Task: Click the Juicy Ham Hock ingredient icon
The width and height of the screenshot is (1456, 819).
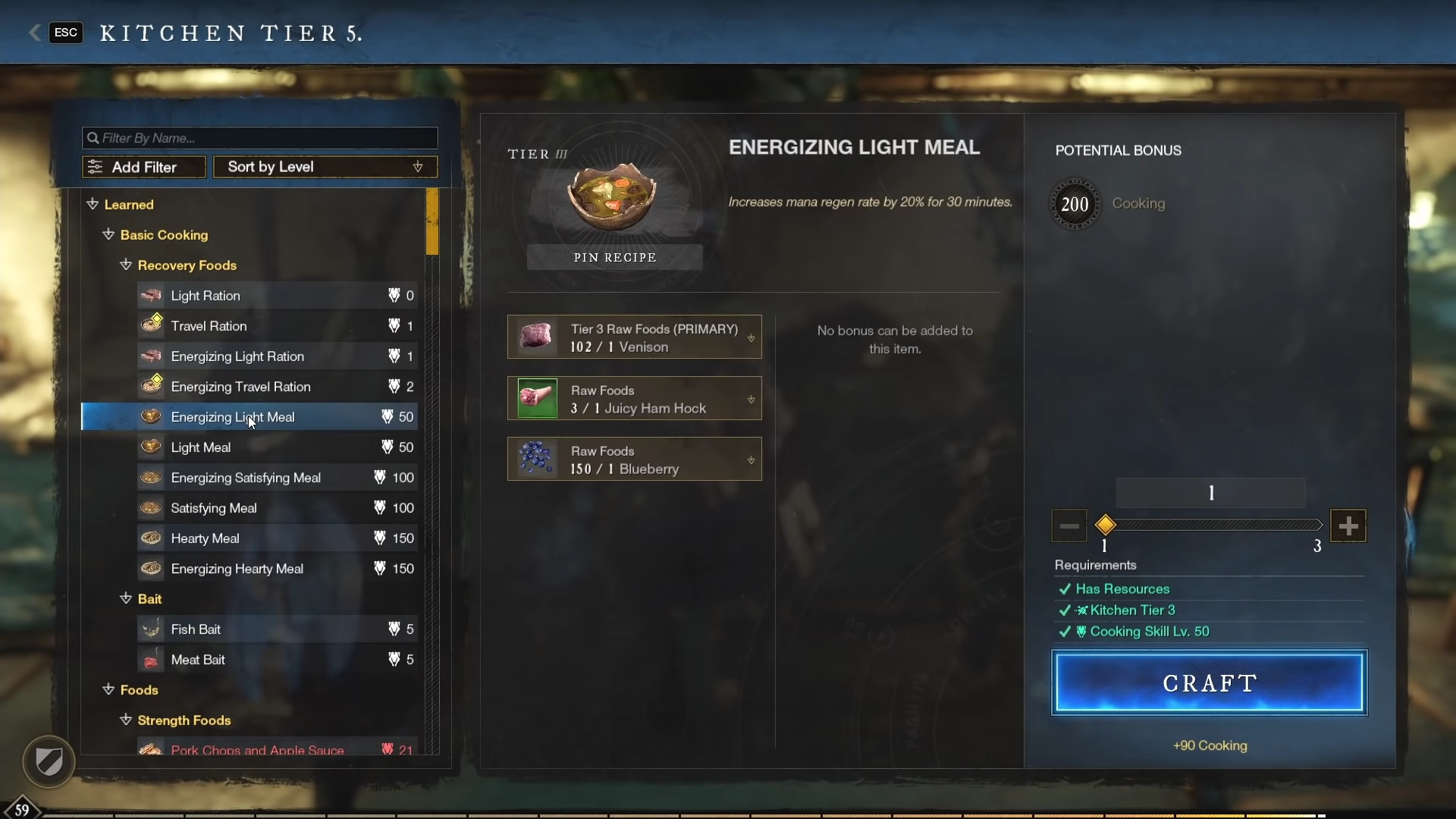Action: [x=536, y=398]
